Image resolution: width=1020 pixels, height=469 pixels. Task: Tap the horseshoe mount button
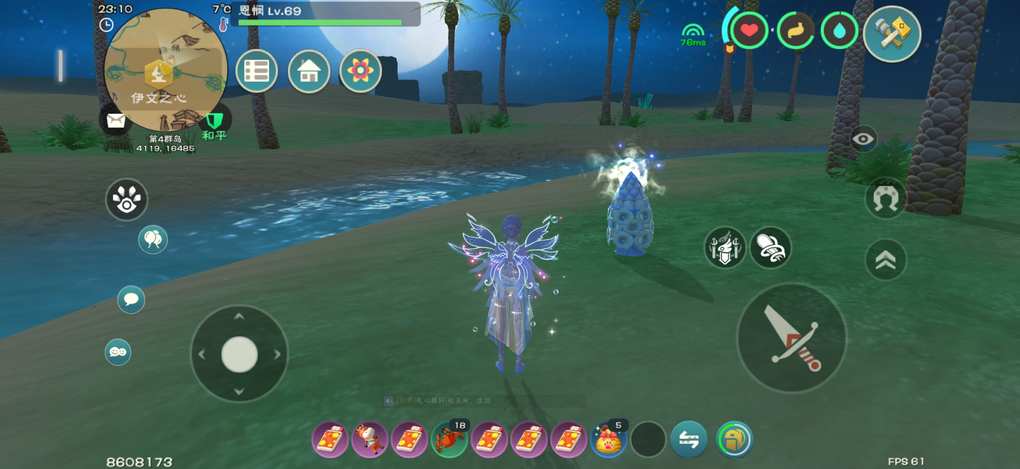pyautogui.click(x=885, y=198)
